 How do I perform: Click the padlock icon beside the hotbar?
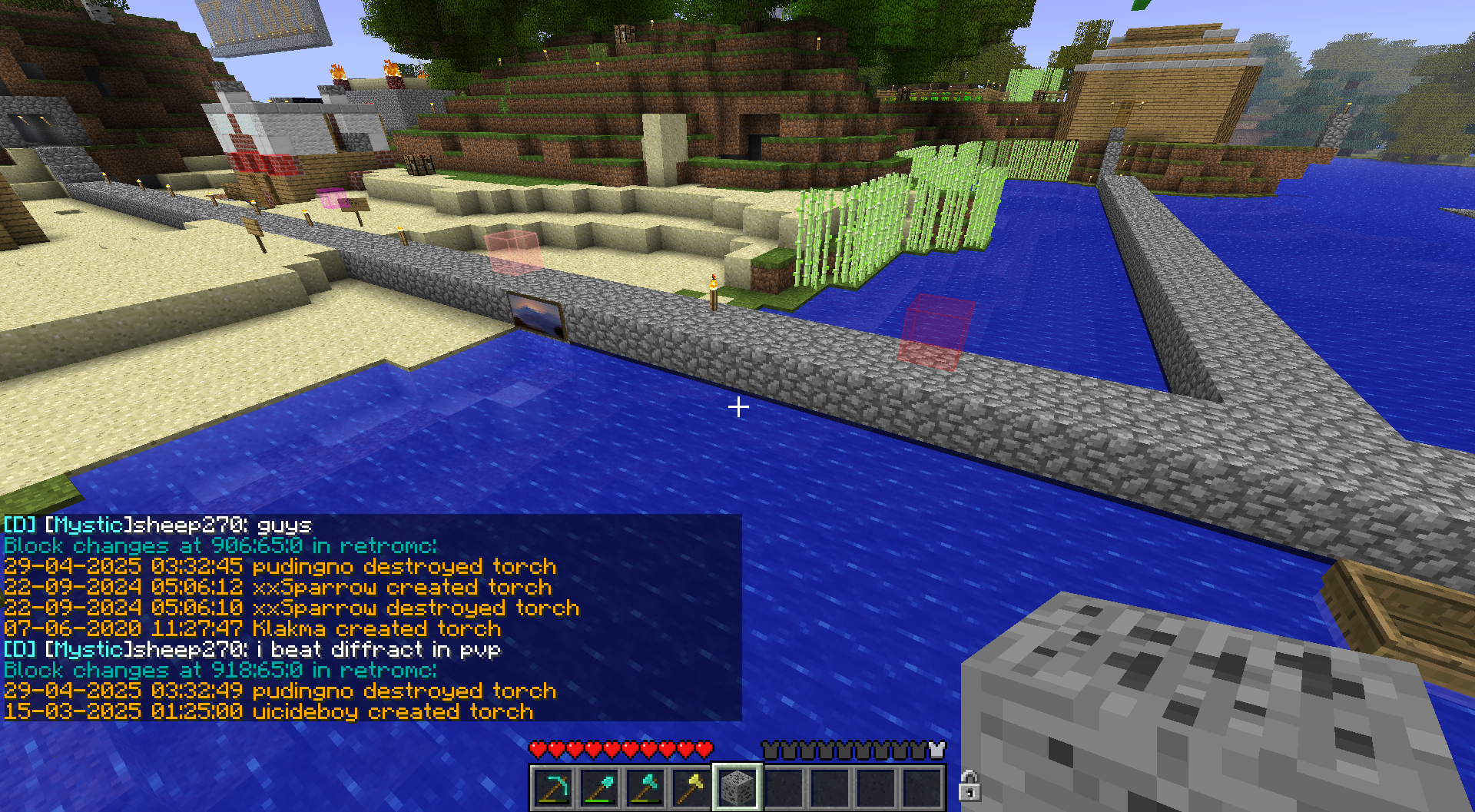point(969,786)
